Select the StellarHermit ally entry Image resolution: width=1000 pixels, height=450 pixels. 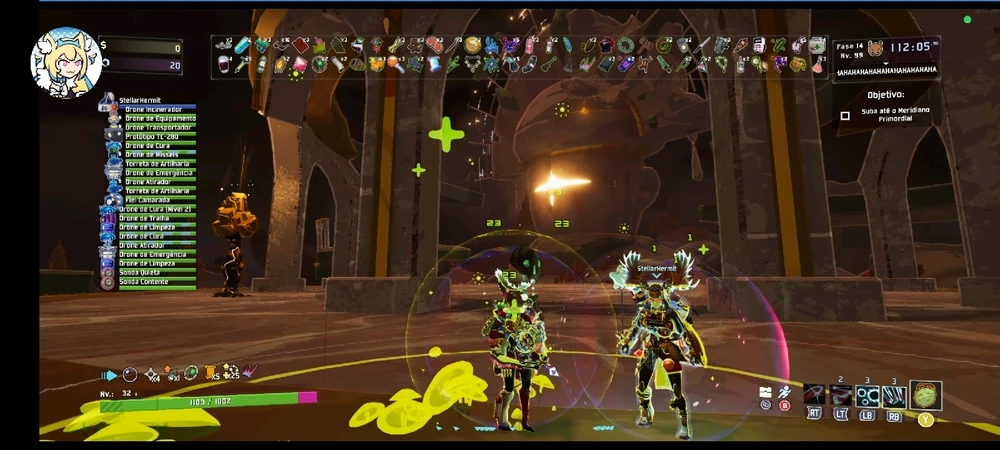pyautogui.click(x=140, y=100)
